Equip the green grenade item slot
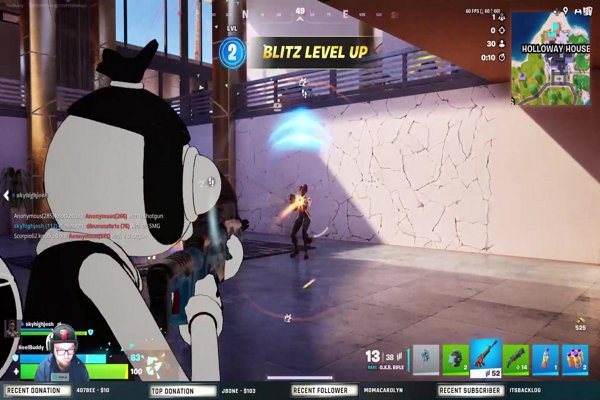This screenshot has height=400, width=600. click(457, 357)
